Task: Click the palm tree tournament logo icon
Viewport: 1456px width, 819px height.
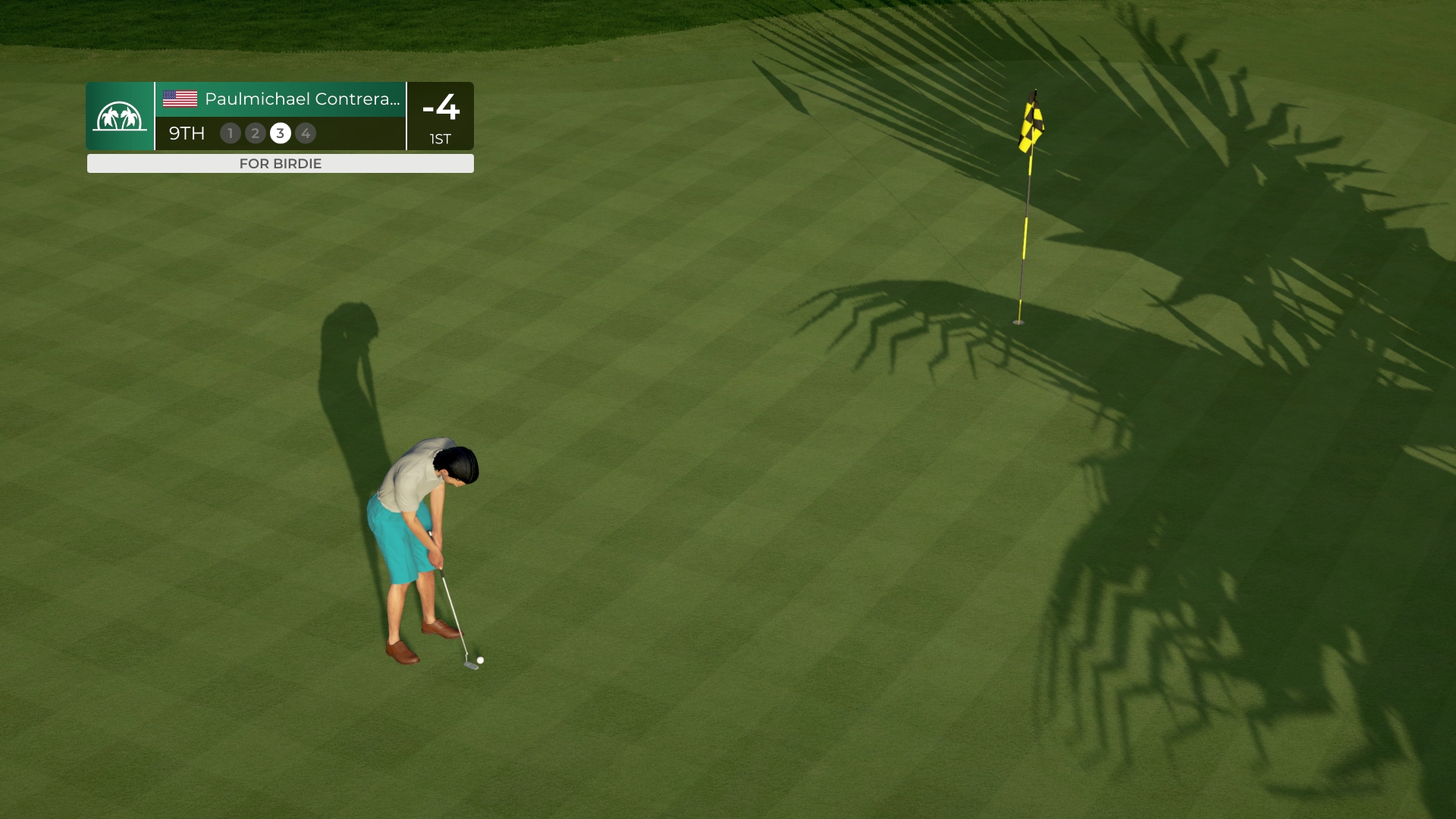Action: click(119, 118)
